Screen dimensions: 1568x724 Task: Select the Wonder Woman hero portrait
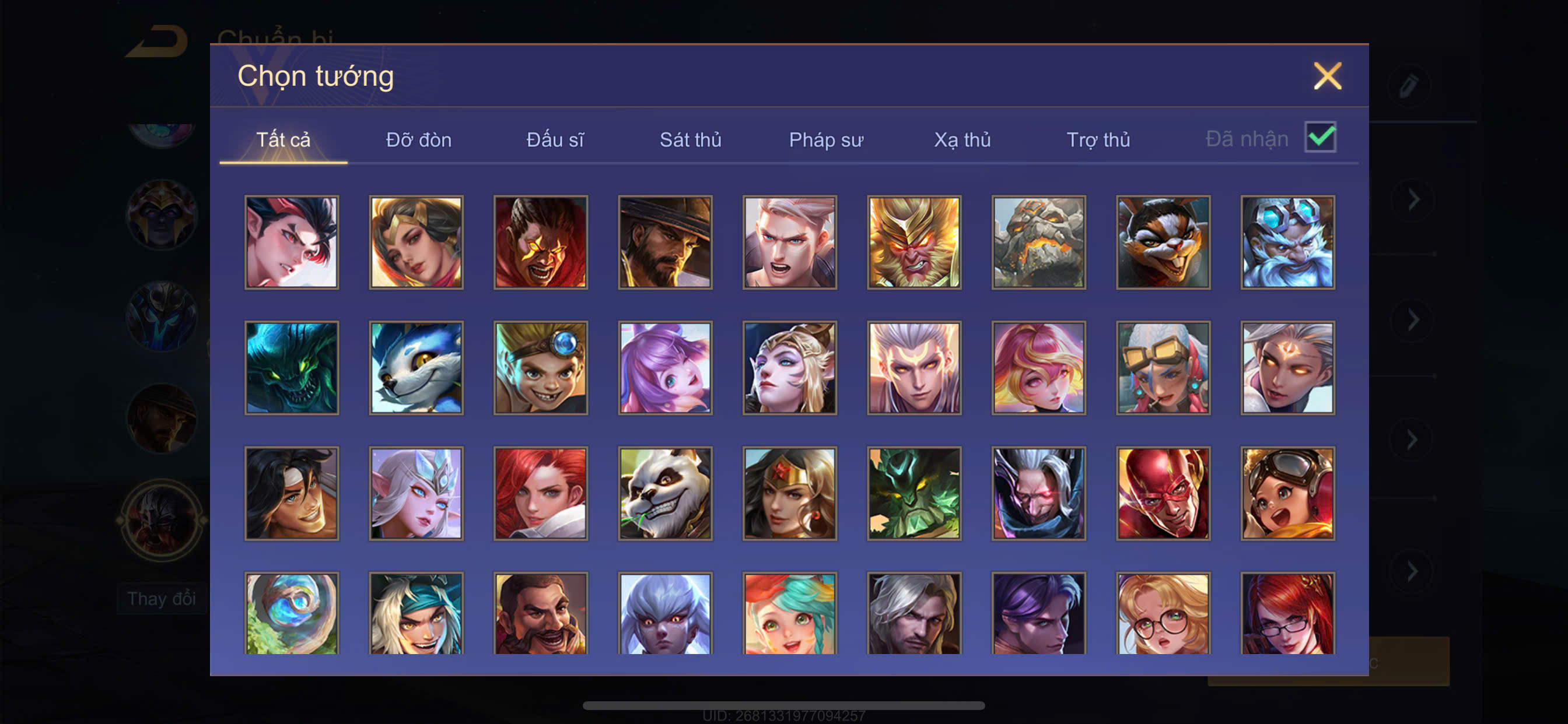click(789, 493)
